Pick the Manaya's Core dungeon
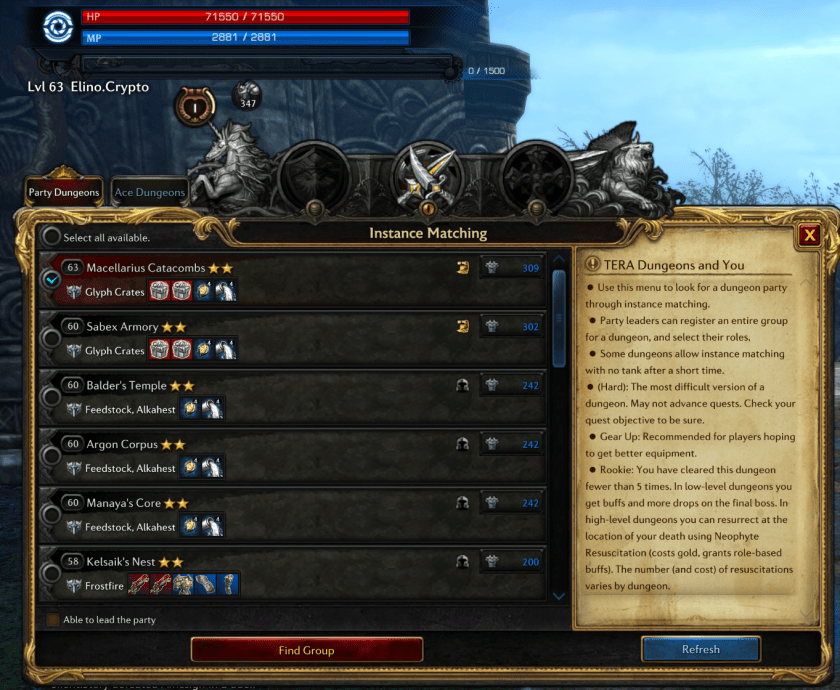 tap(50, 514)
